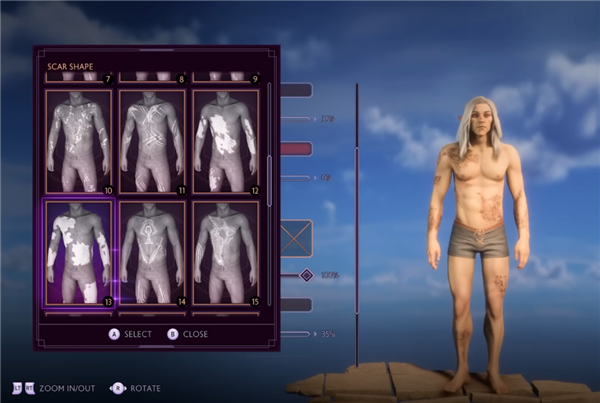
Task: Choose scar shape number 11
Action: tap(151, 142)
